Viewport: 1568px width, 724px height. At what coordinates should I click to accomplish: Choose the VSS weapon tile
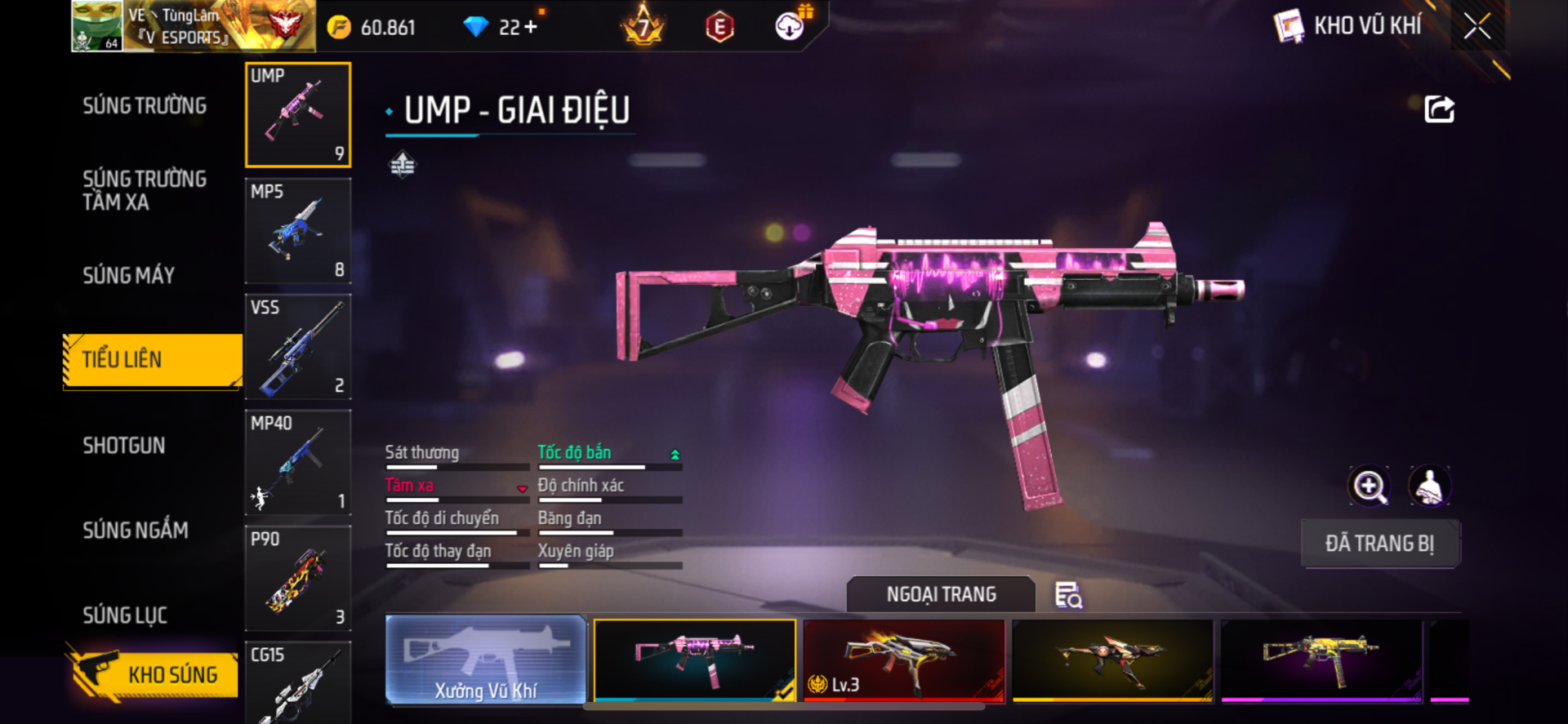[x=298, y=347]
